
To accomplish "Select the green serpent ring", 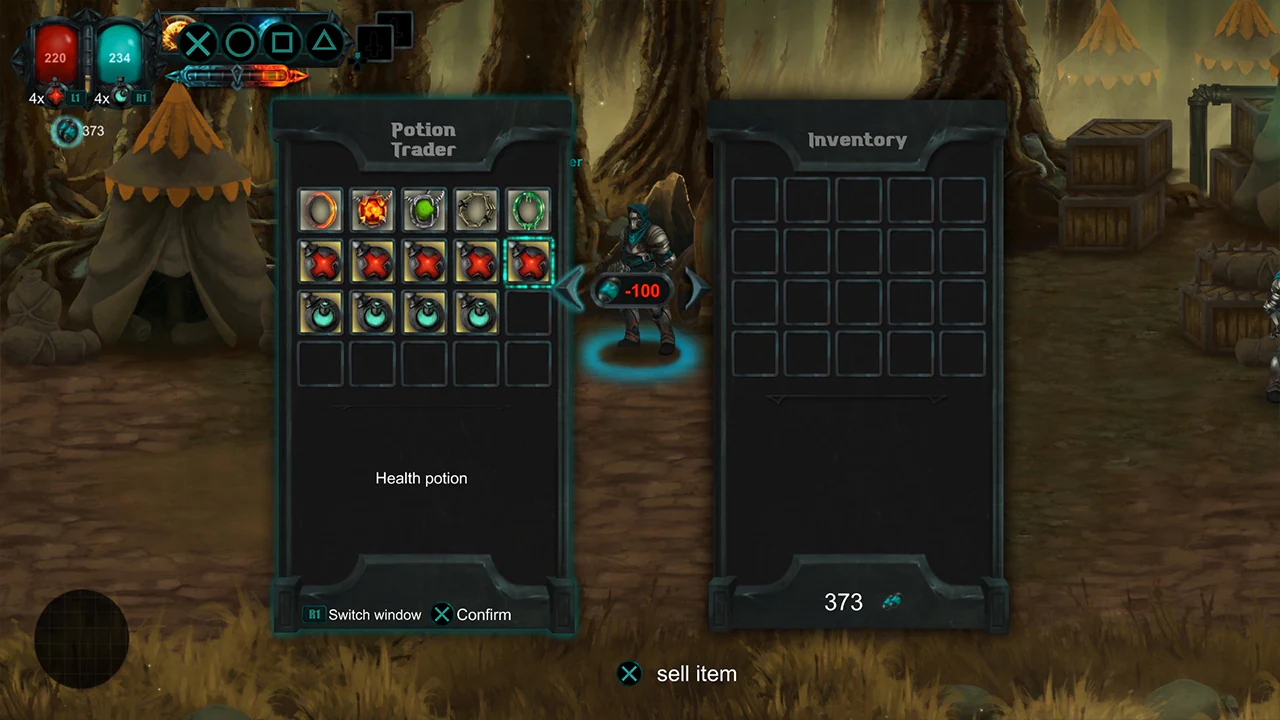I will [528, 209].
